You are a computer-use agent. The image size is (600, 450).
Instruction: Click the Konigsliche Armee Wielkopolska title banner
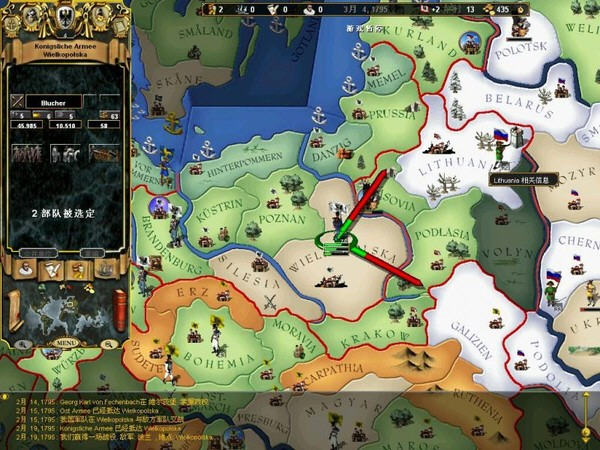[64, 53]
